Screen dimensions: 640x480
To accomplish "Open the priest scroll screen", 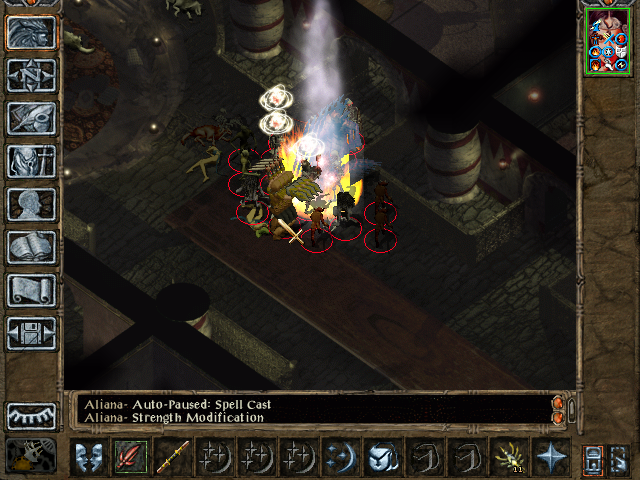I will 31,290.
